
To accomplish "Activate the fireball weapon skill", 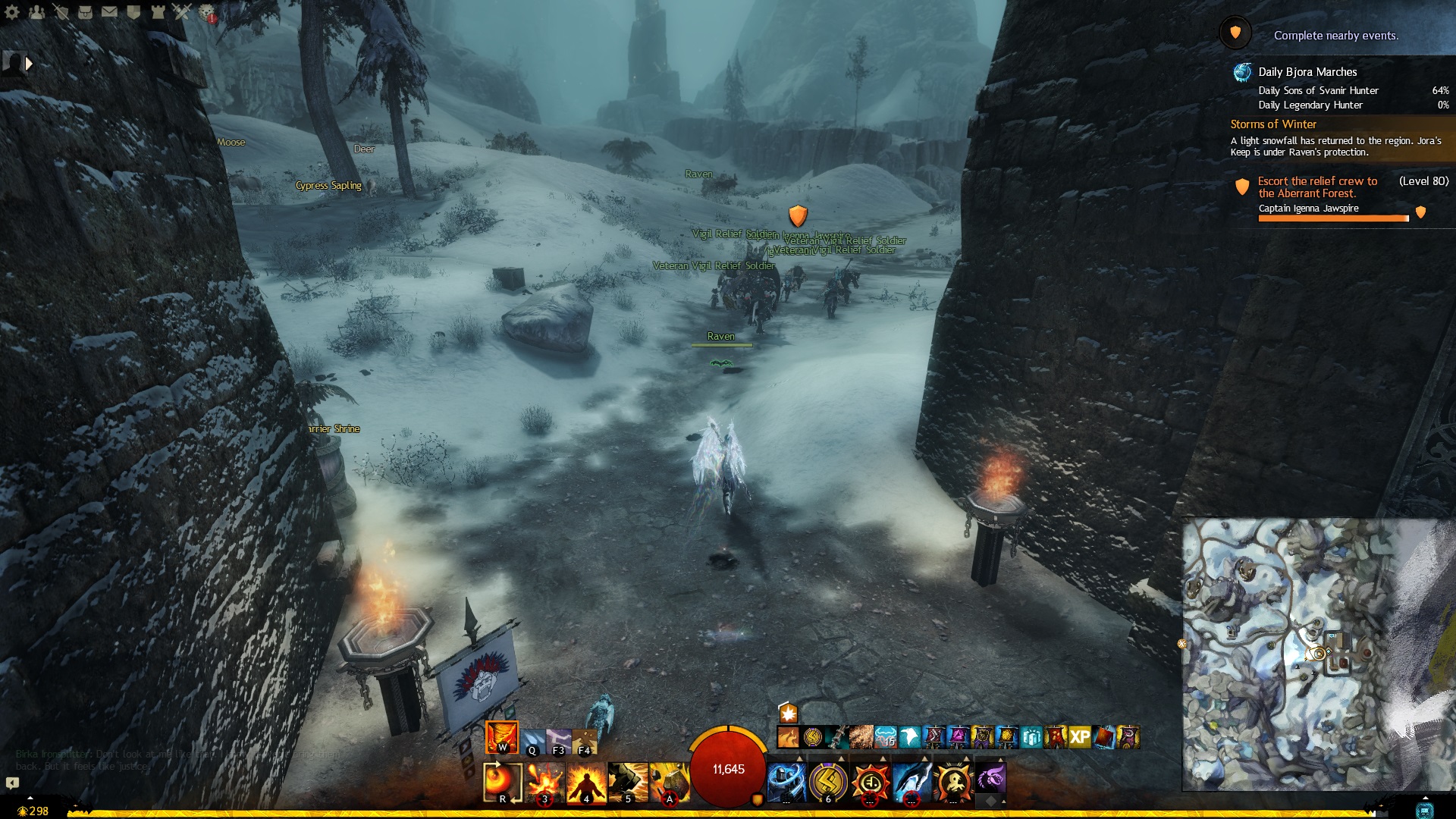I will pos(502,782).
